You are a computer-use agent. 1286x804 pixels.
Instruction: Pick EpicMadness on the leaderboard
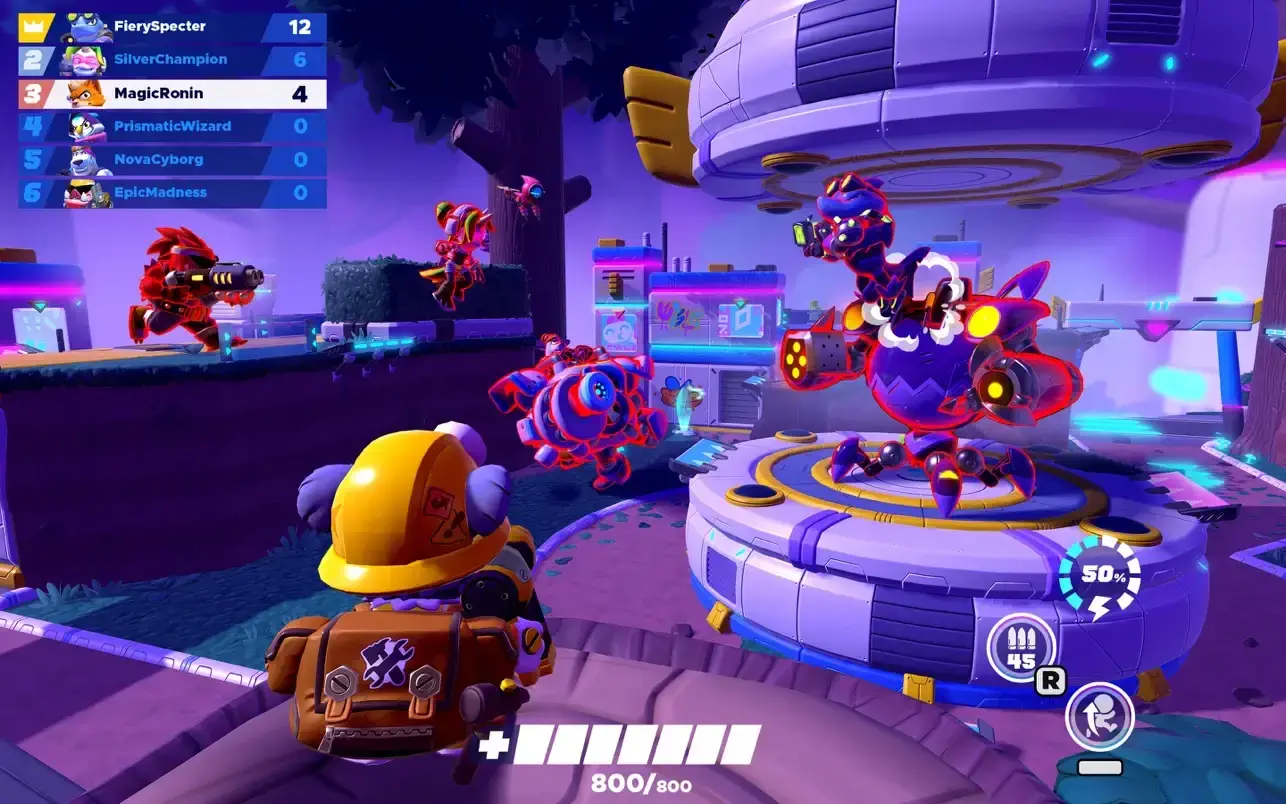tap(172, 192)
